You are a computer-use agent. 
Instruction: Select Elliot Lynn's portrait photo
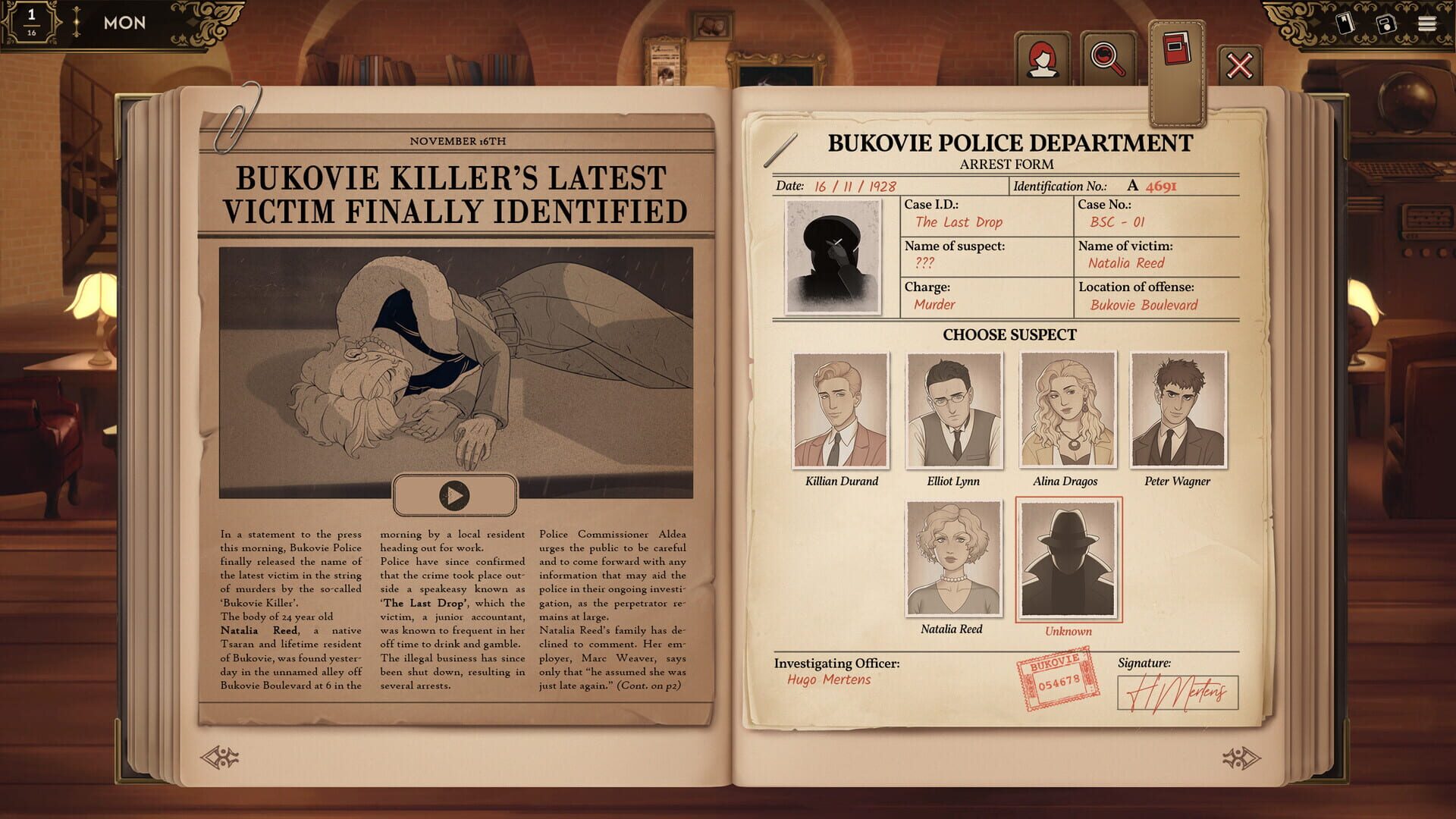point(954,411)
